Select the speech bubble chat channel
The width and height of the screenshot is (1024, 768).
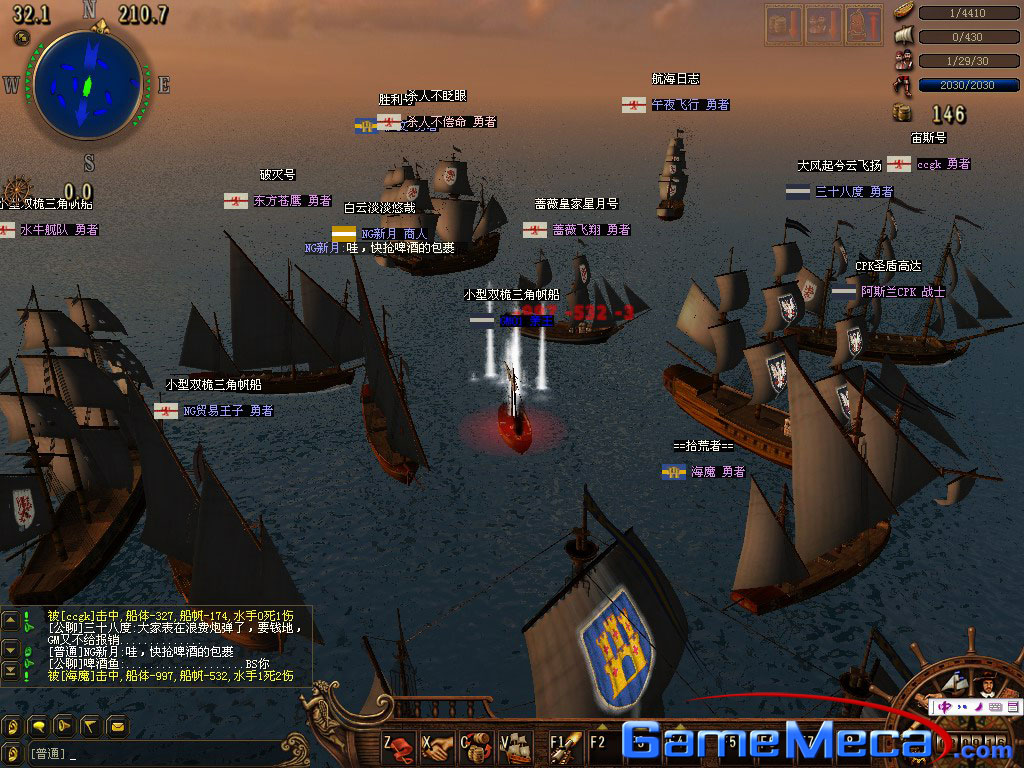pos(40,726)
